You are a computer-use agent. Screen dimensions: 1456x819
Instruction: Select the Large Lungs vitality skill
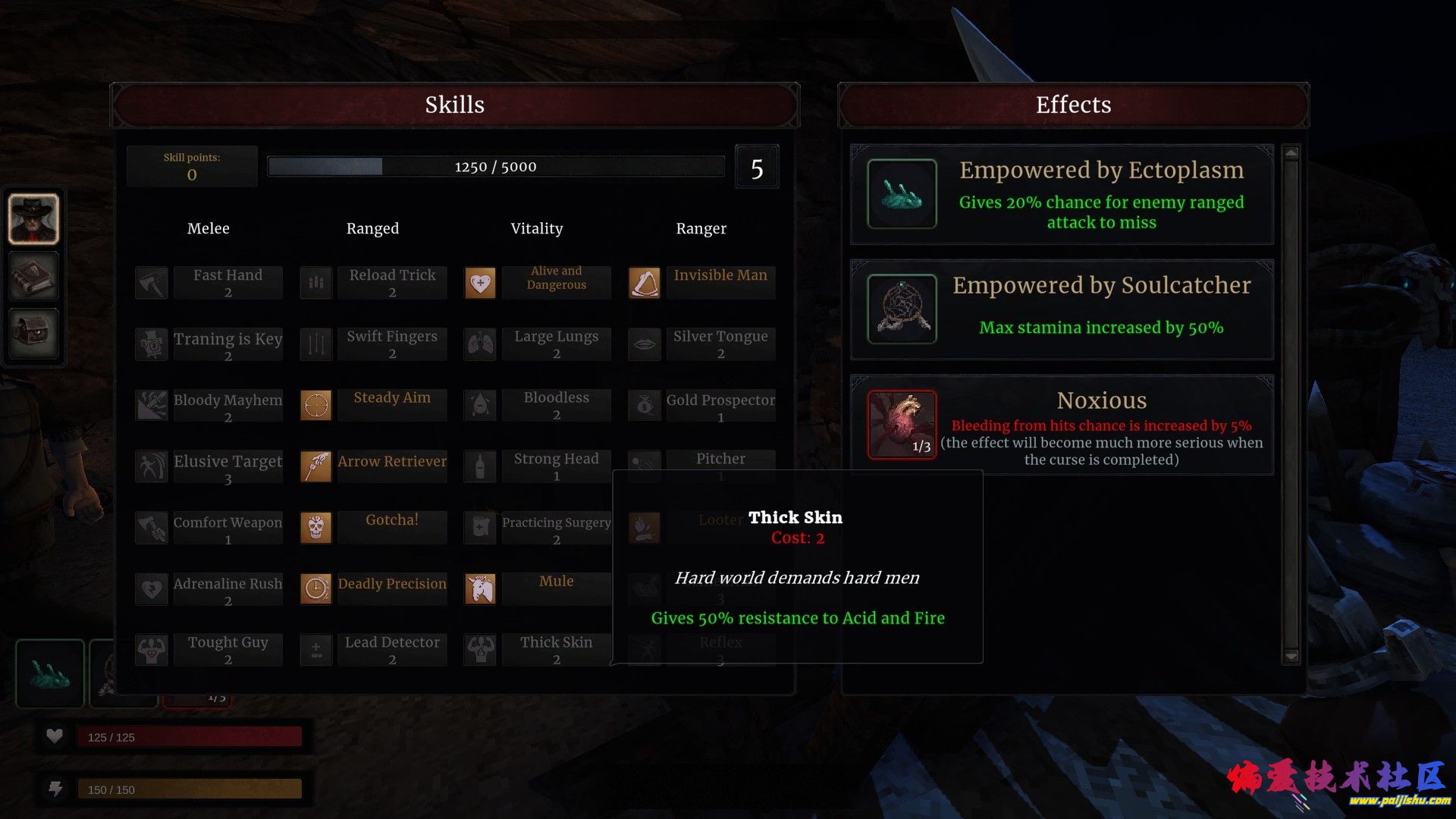point(556,344)
